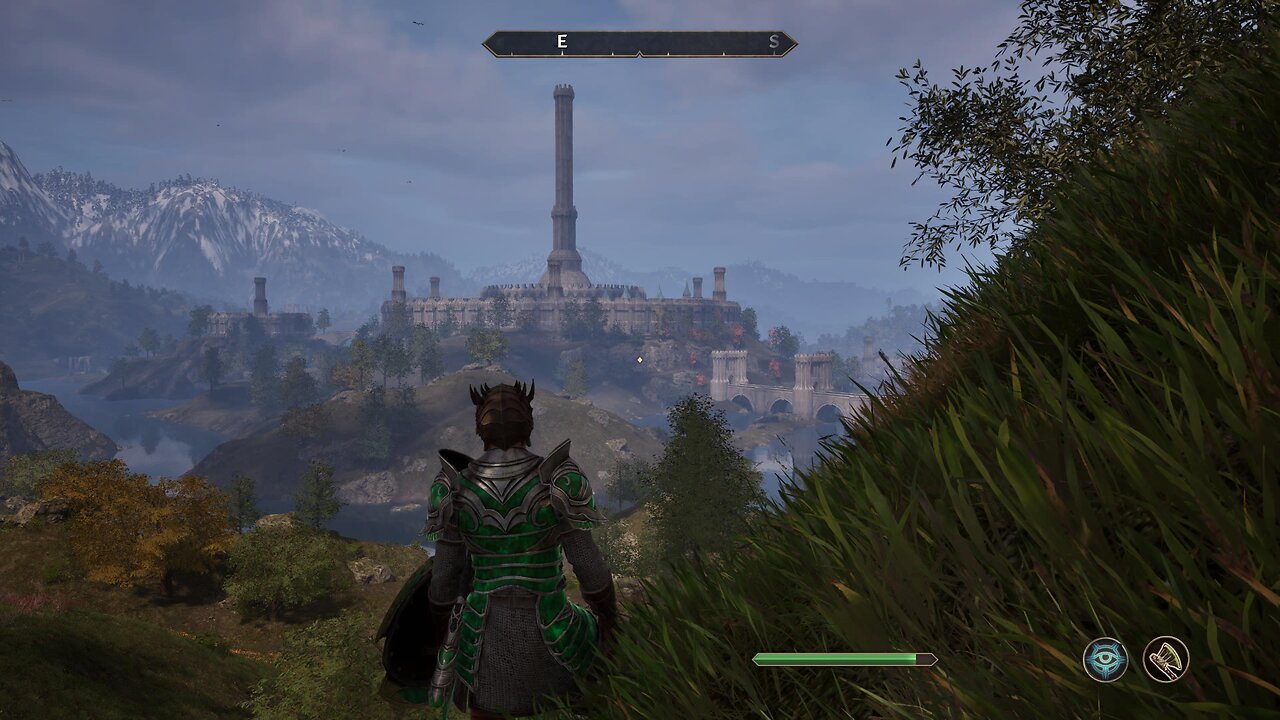Click the equipped axe weapon icon

1166,659
